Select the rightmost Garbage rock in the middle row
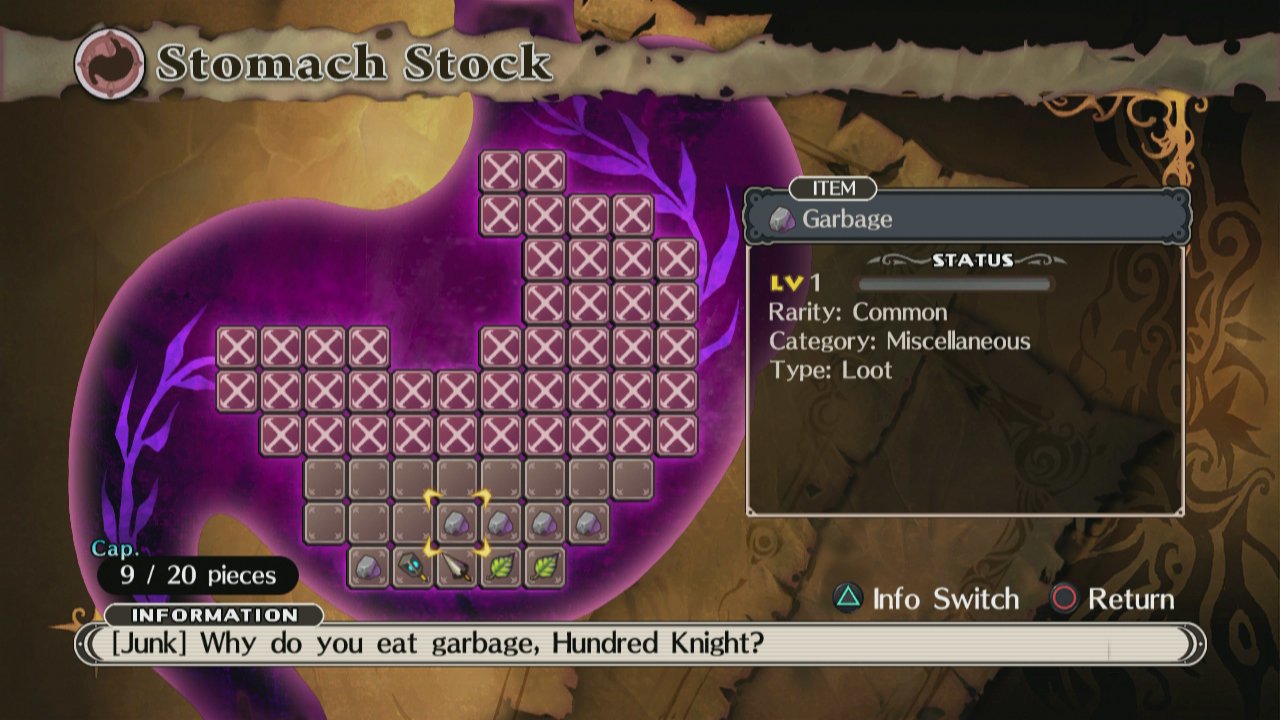Image resolution: width=1280 pixels, height=720 pixels. pyautogui.click(x=590, y=520)
